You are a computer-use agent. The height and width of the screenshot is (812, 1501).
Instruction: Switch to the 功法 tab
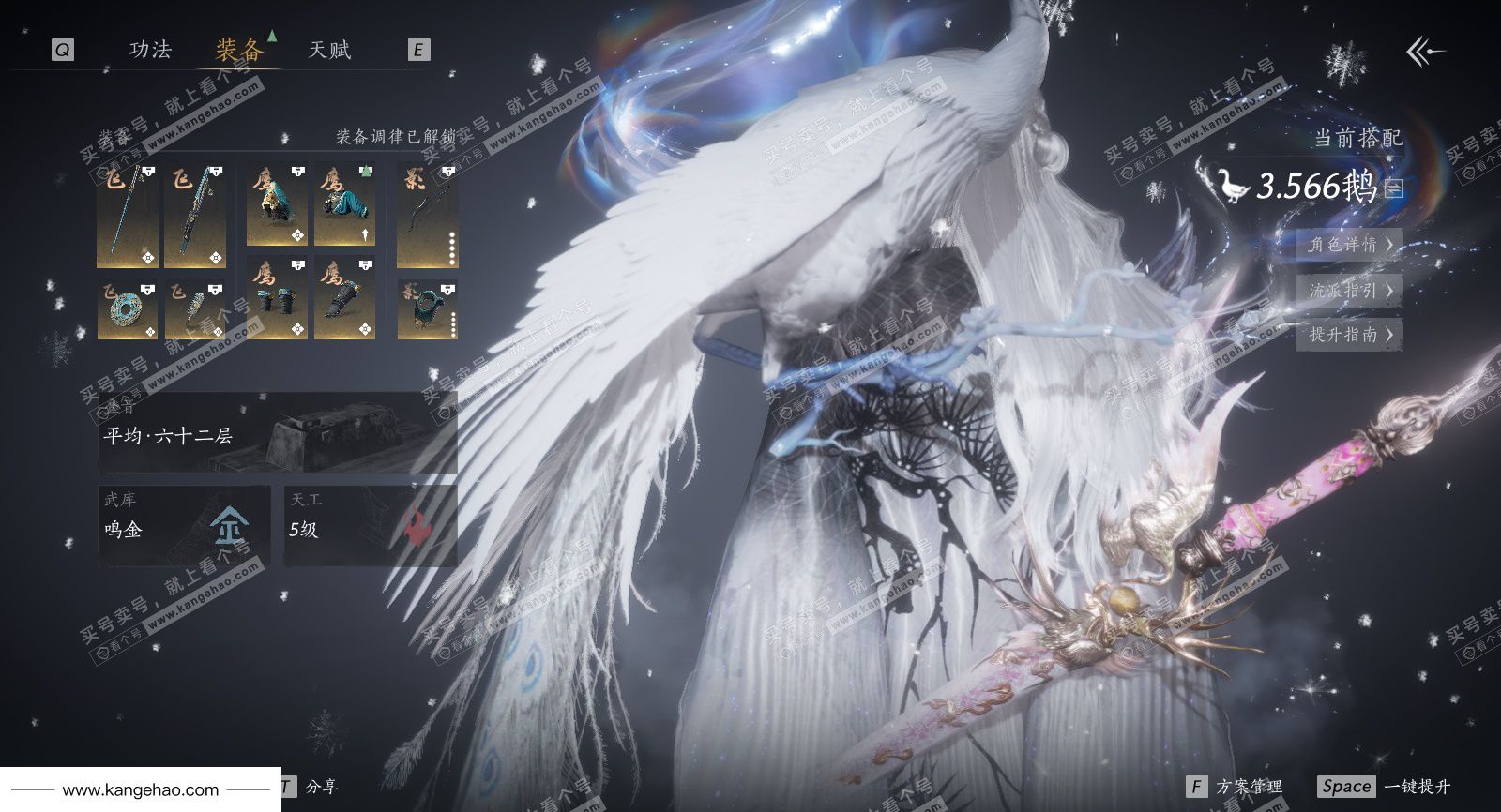150,50
